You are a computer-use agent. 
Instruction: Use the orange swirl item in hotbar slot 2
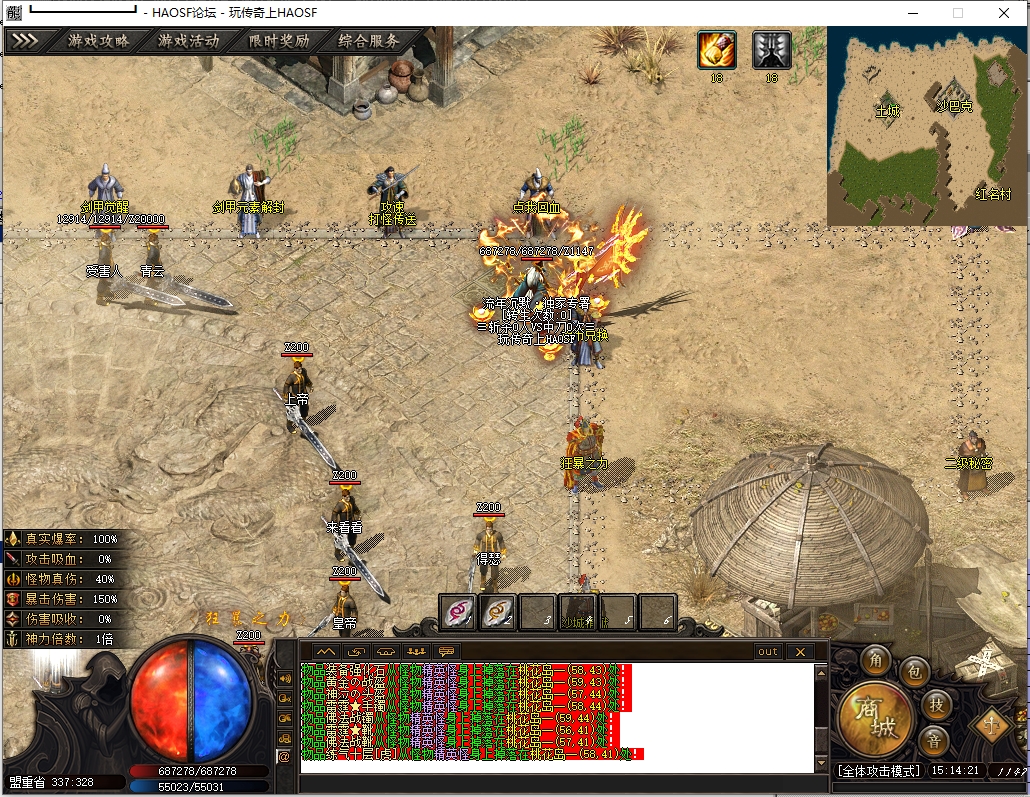(x=498, y=612)
